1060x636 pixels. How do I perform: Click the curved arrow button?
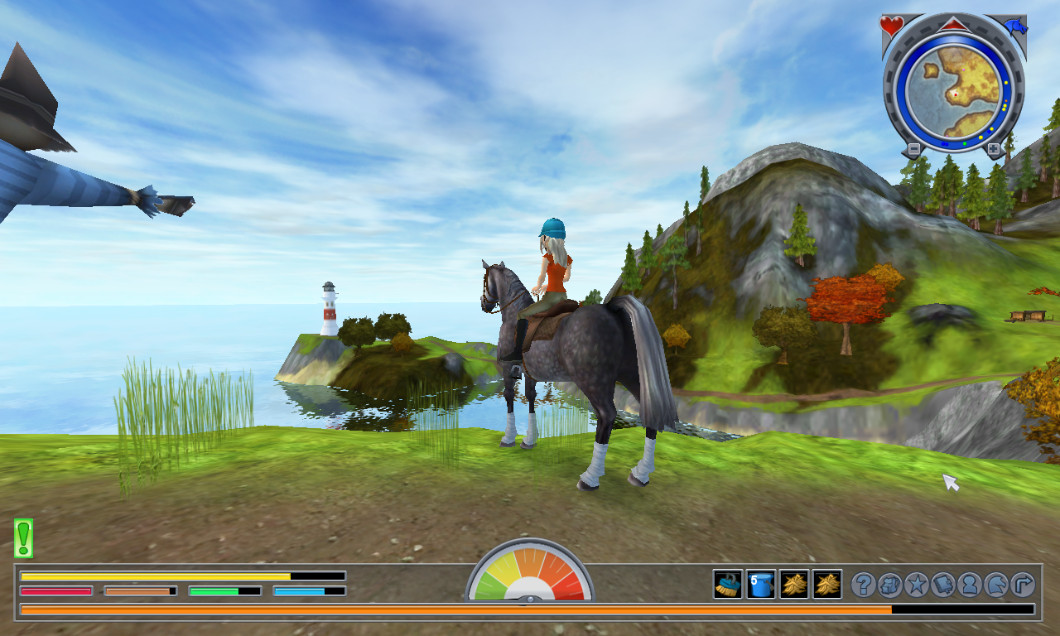pos(1022,585)
